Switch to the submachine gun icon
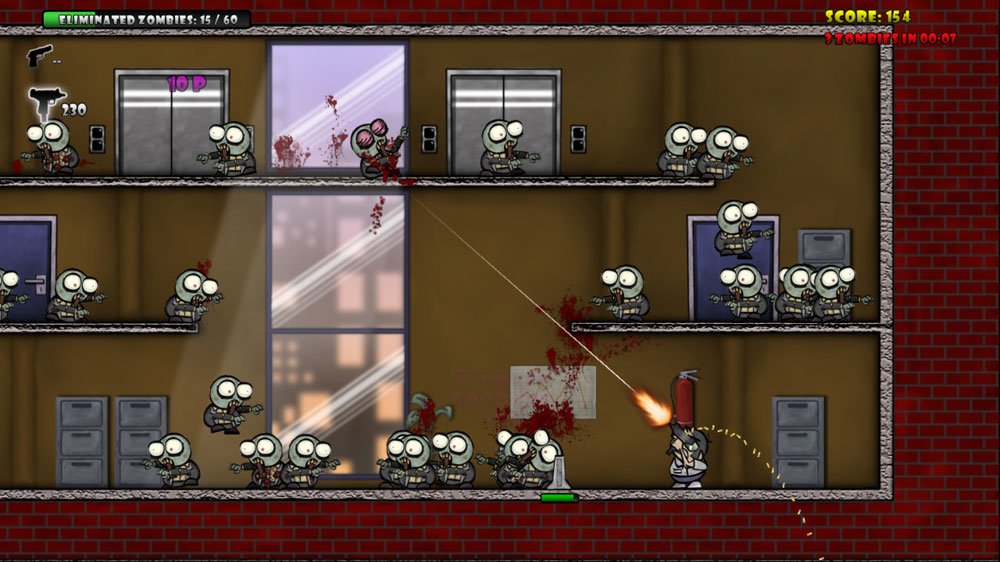This screenshot has height=562, width=1000. point(44,101)
